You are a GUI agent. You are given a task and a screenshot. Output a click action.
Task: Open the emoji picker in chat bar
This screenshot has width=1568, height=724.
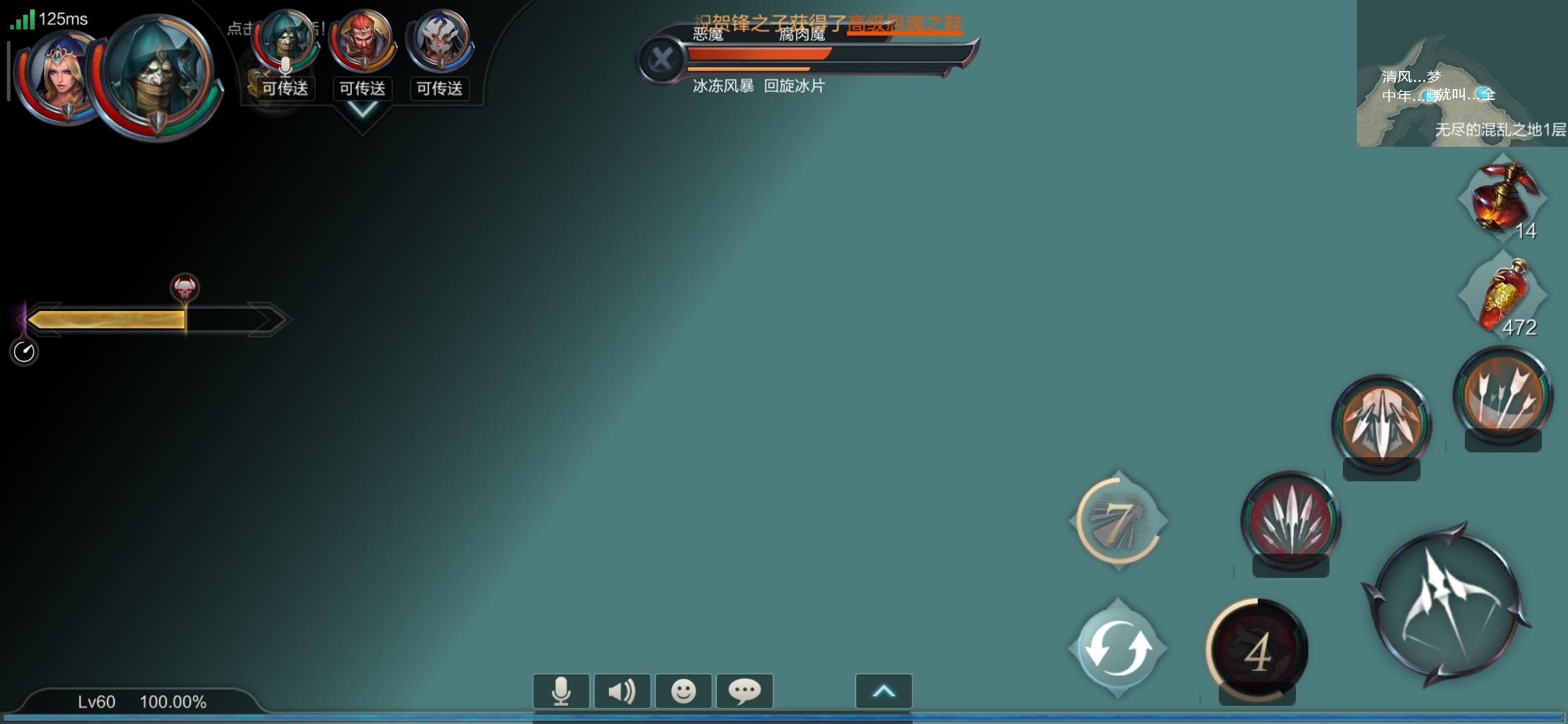[684, 690]
